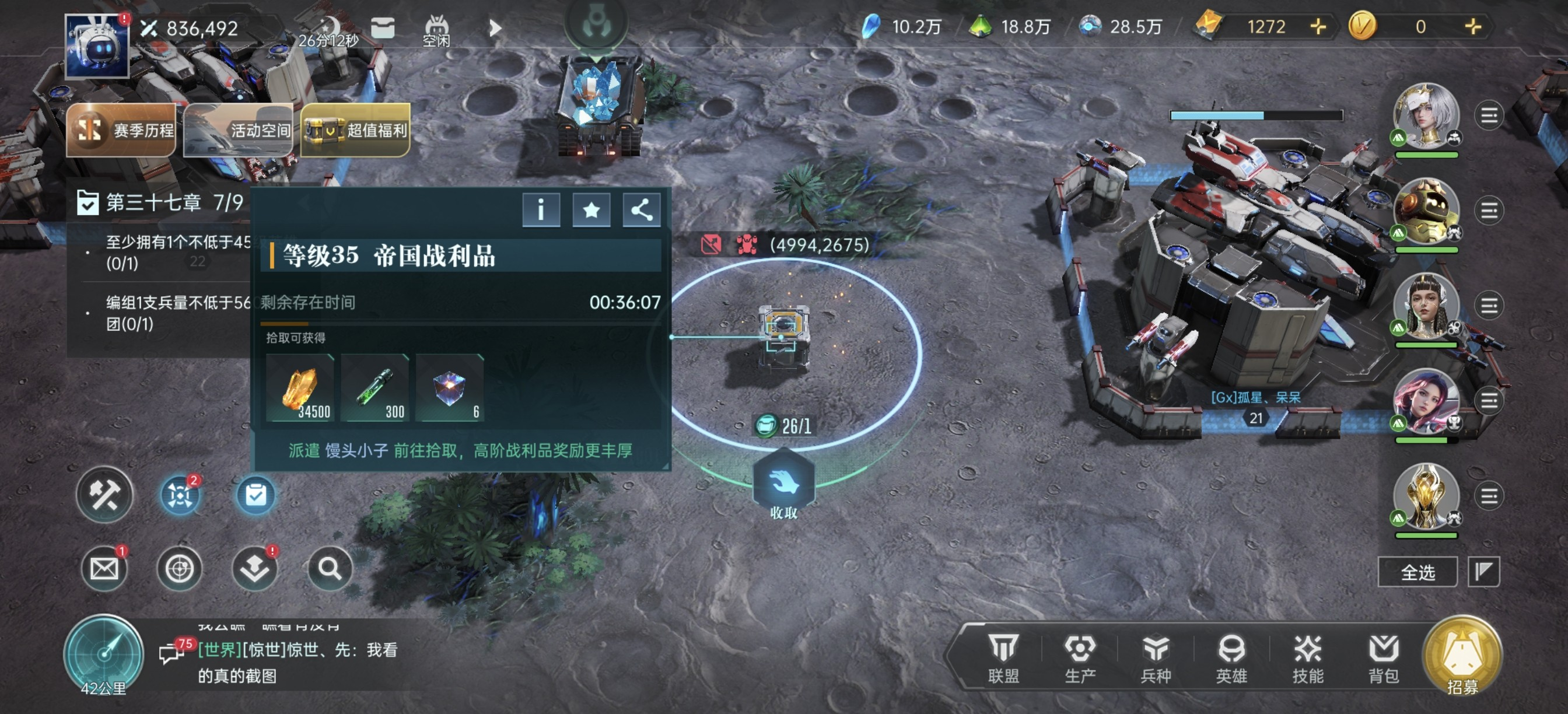Open the 技能 skills menu
Screen dimensions: 1568x714
pos(1307,657)
